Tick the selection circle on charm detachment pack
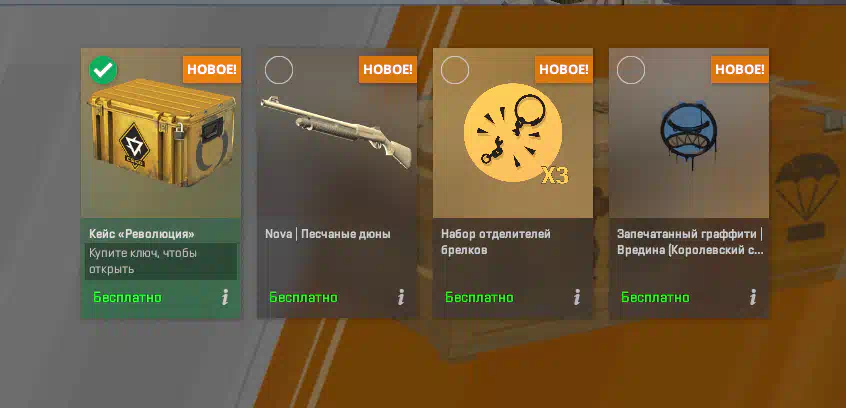 pos(455,70)
